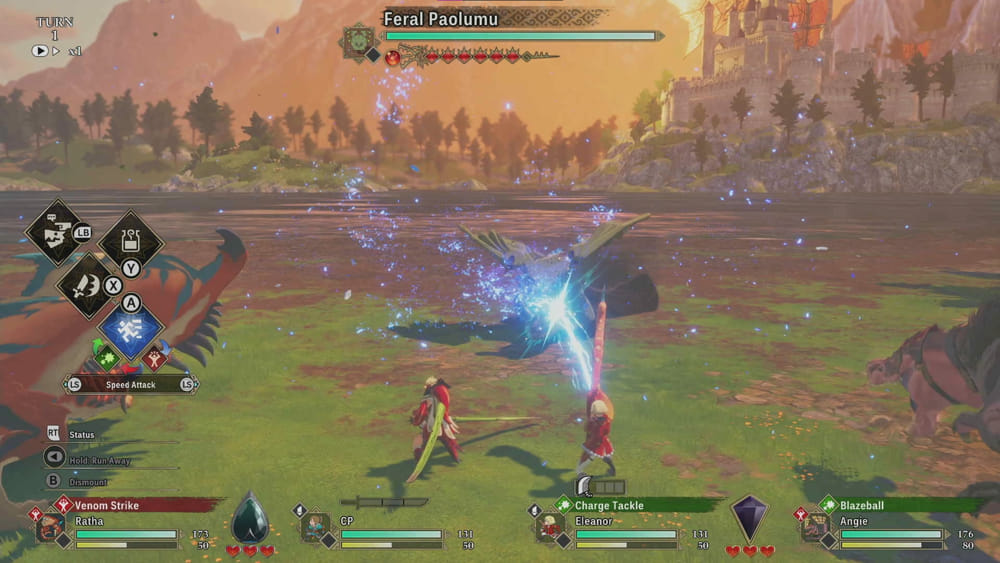Open the Status option
The image size is (1000, 563).
coord(81,435)
